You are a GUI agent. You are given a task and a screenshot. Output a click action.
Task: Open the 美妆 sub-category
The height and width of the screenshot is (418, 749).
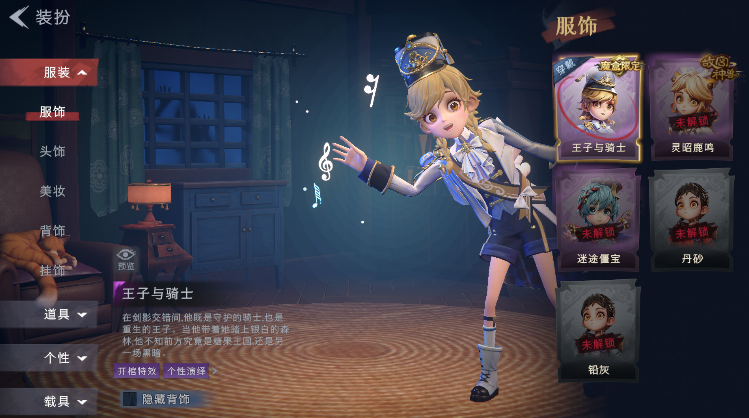pos(53,191)
